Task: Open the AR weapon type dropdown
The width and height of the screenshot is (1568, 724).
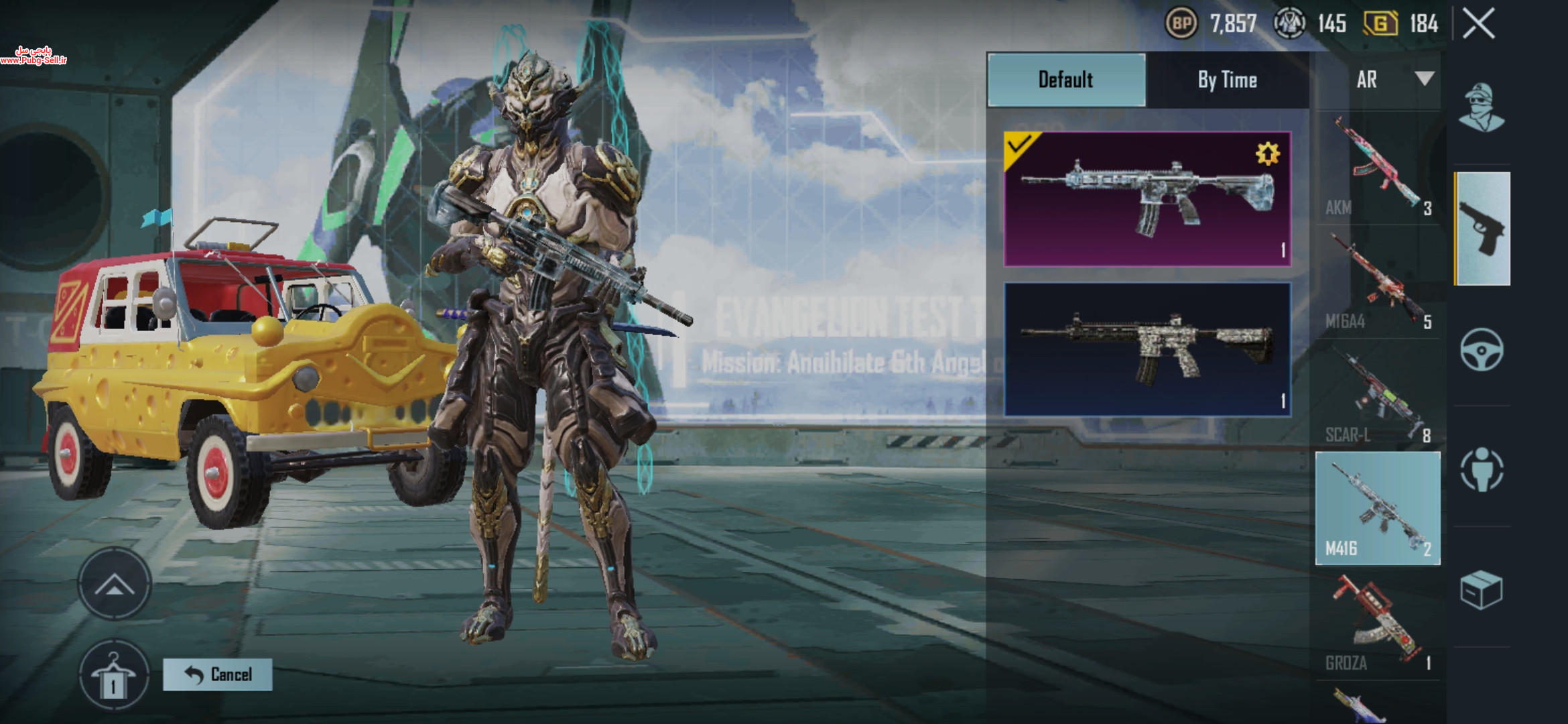Action: coord(1394,80)
